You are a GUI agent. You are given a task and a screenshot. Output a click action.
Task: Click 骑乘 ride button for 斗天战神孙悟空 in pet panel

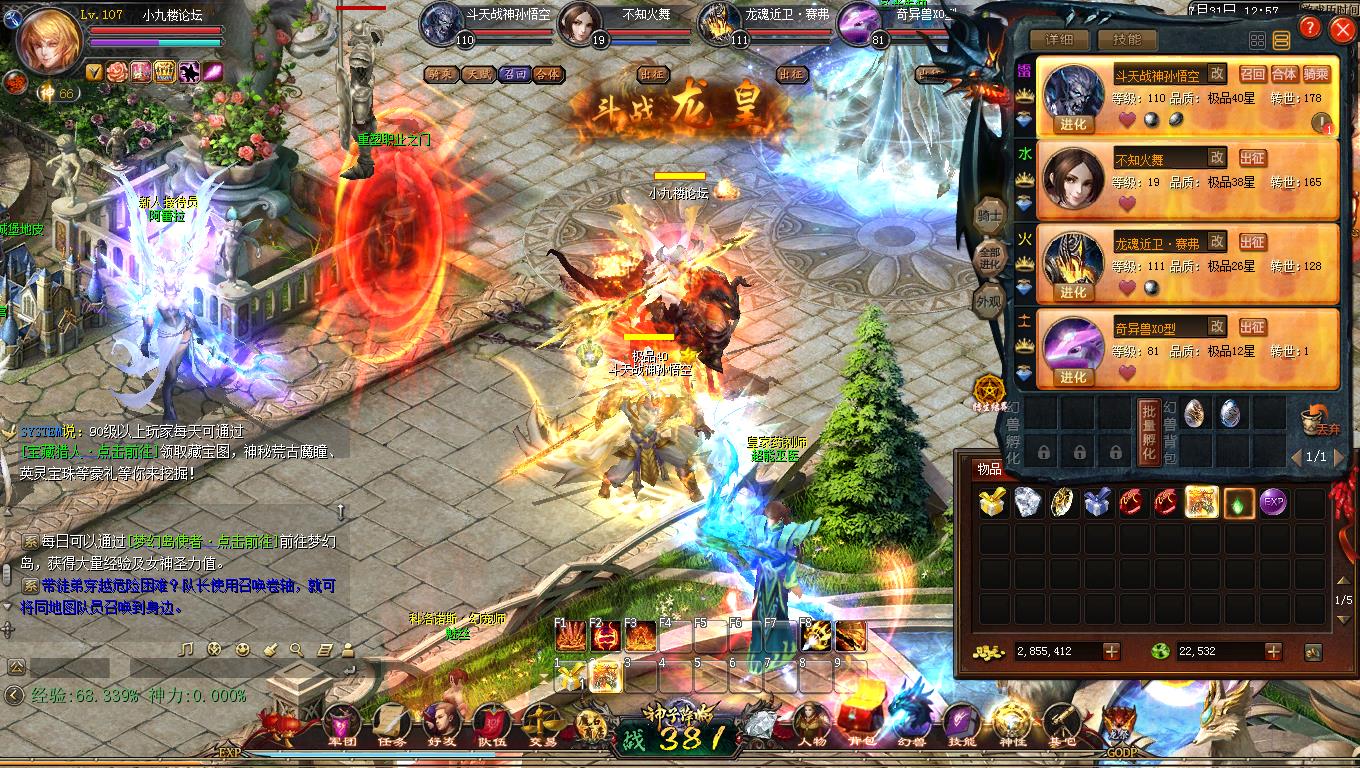[1316, 74]
